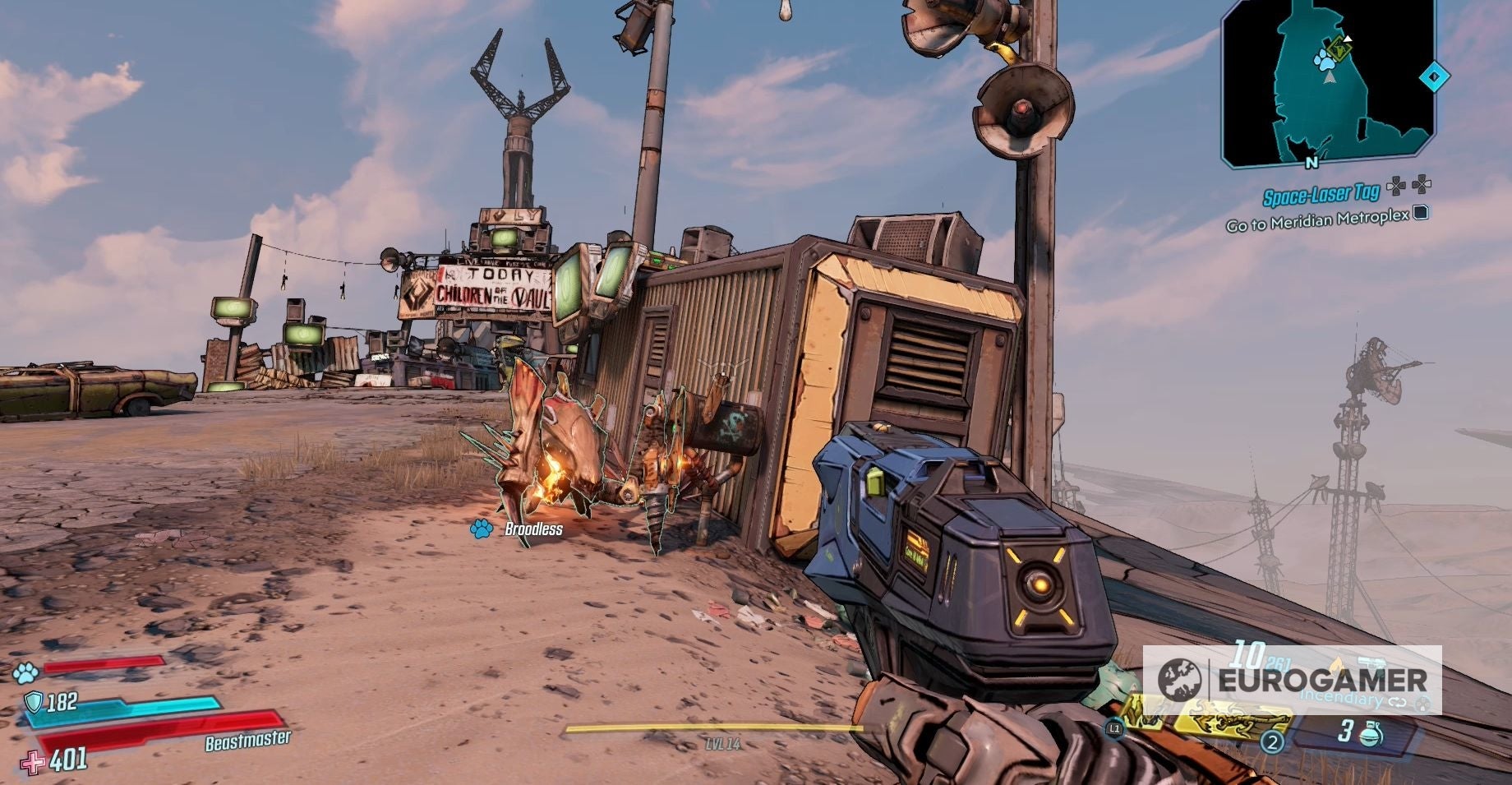
Task: Click the pet paw icon on the minimap
Action: pos(1325,59)
